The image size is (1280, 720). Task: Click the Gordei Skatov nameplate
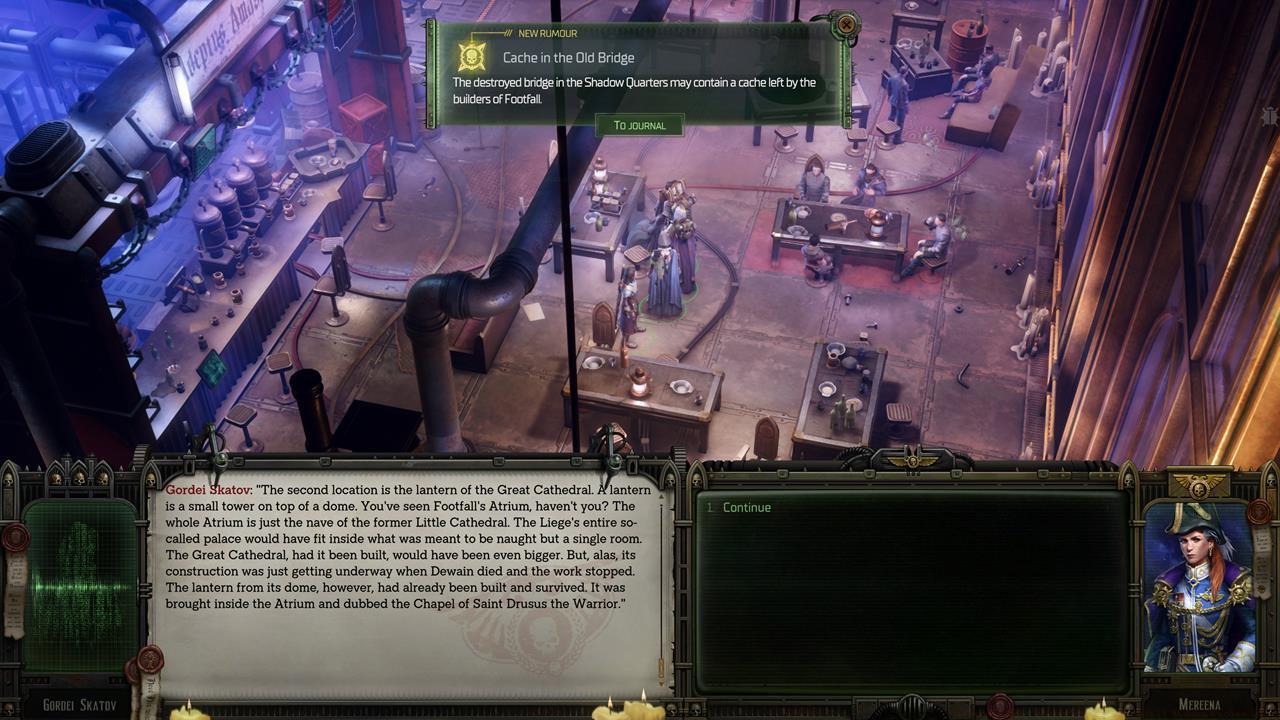click(78, 704)
